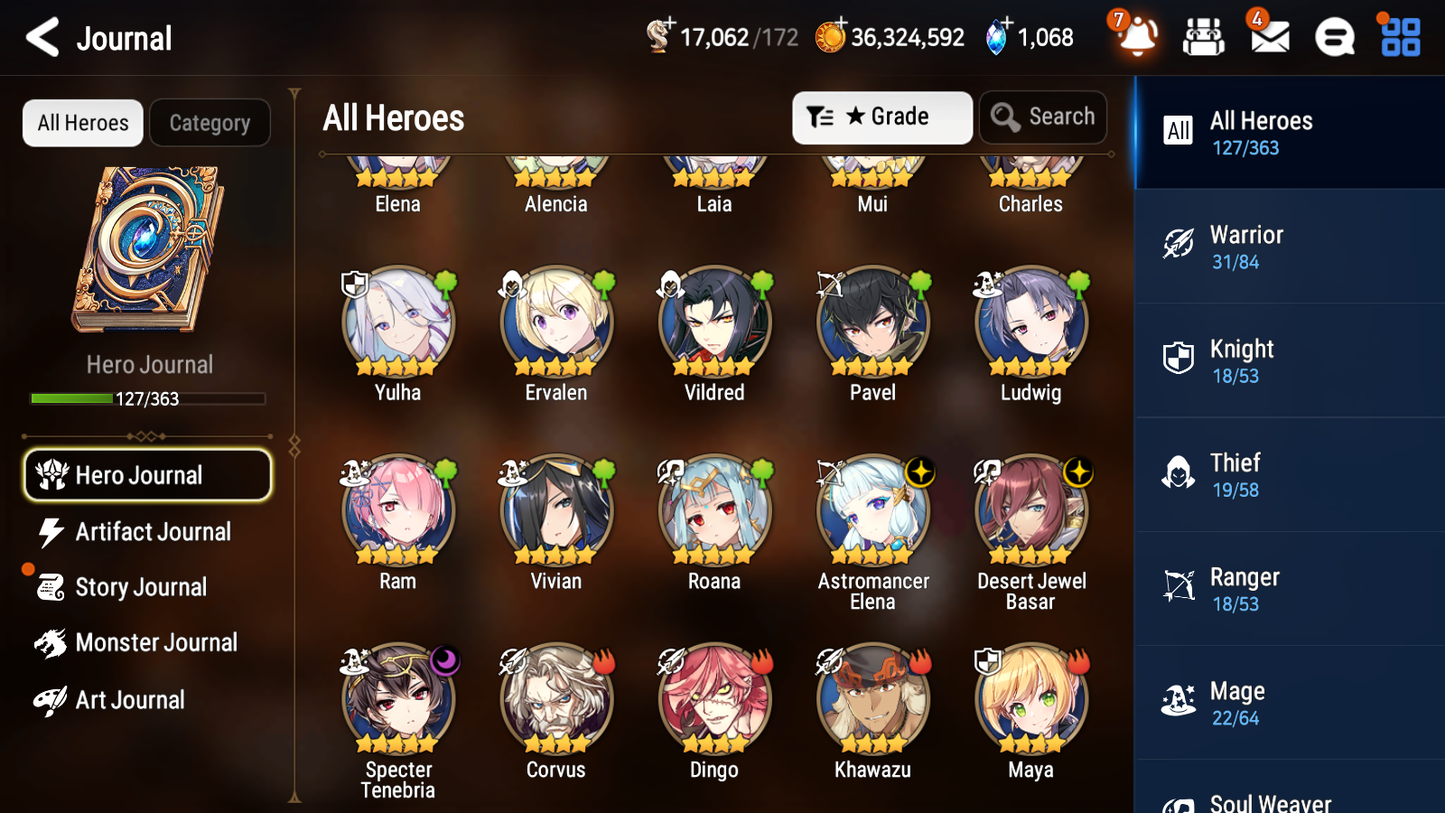Go back using the arrow button
The width and height of the screenshot is (1445, 813).
pyautogui.click(x=43, y=36)
